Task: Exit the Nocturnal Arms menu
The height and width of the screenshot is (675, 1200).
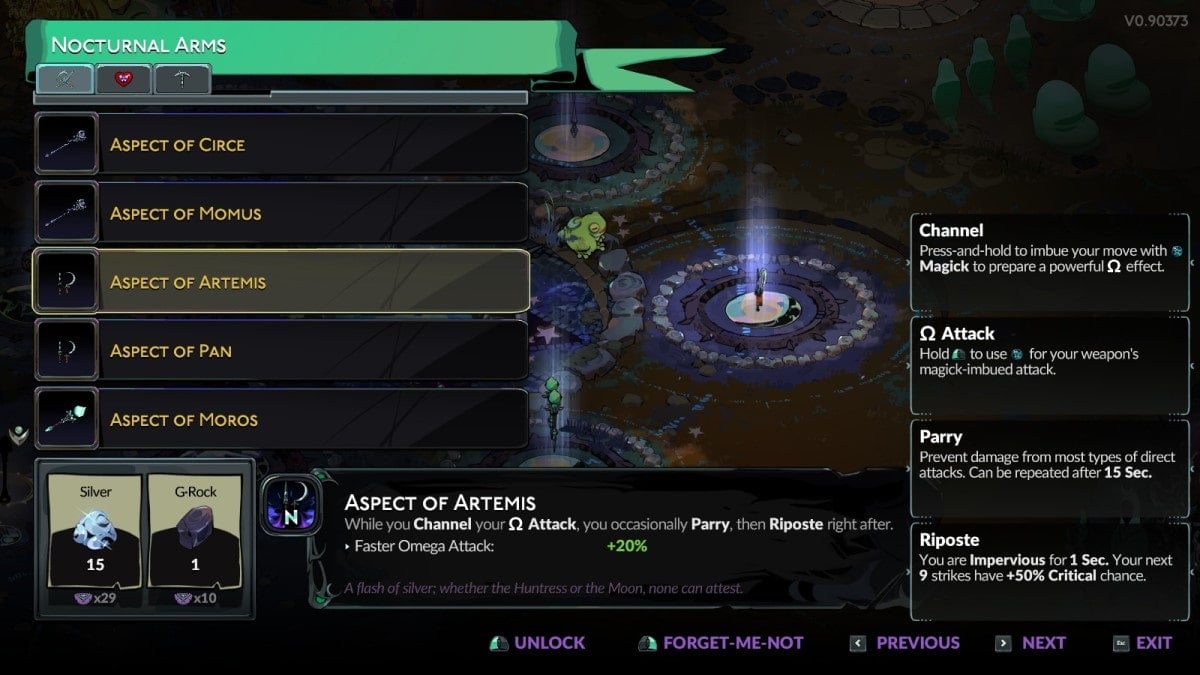Action: coord(1142,643)
